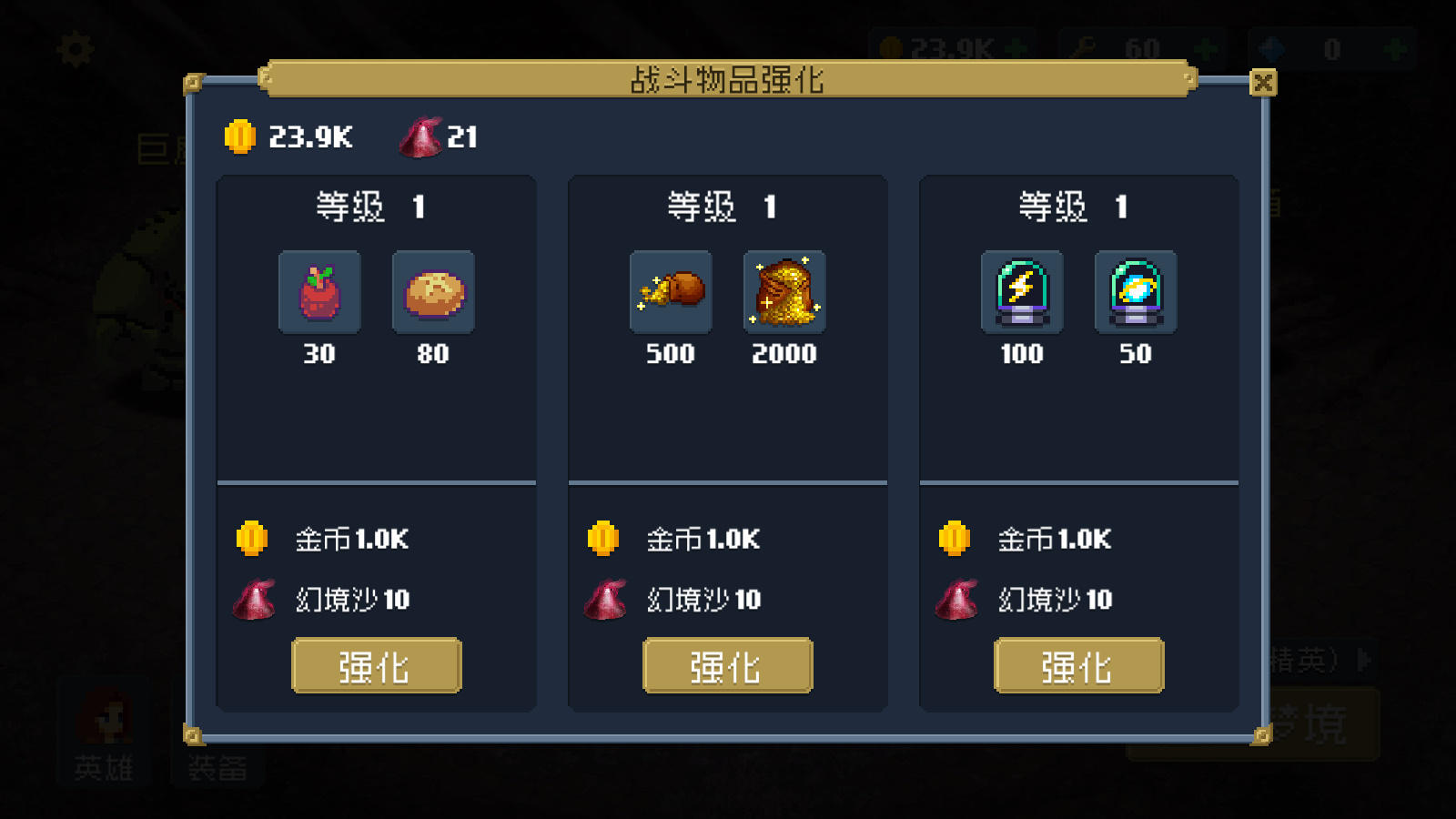Select the lightning orb item icon
This screenshot has height=819, width=1456.
point(1021,291)
